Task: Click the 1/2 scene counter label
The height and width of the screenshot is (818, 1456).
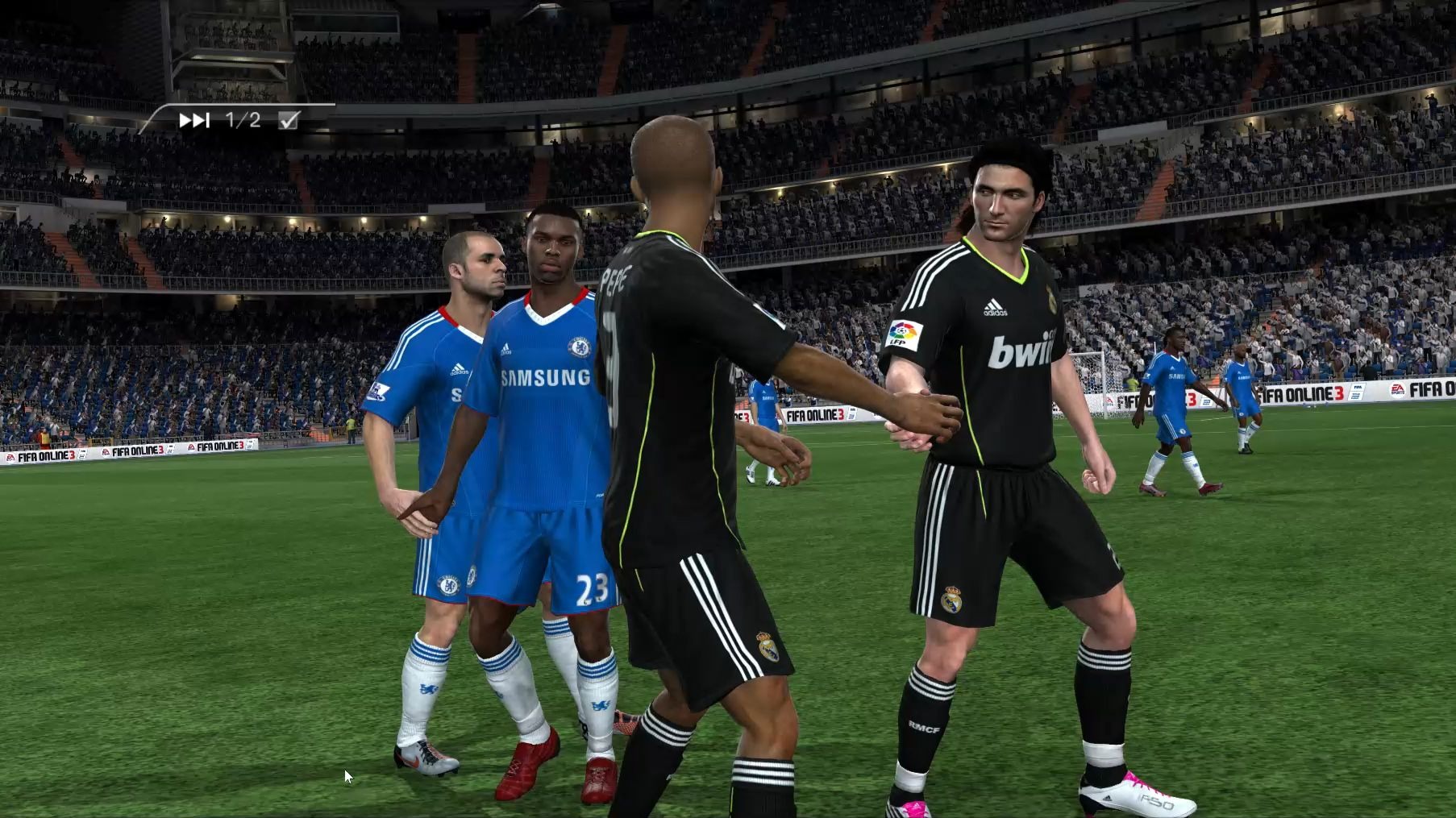Action: (x=242, y=121)
